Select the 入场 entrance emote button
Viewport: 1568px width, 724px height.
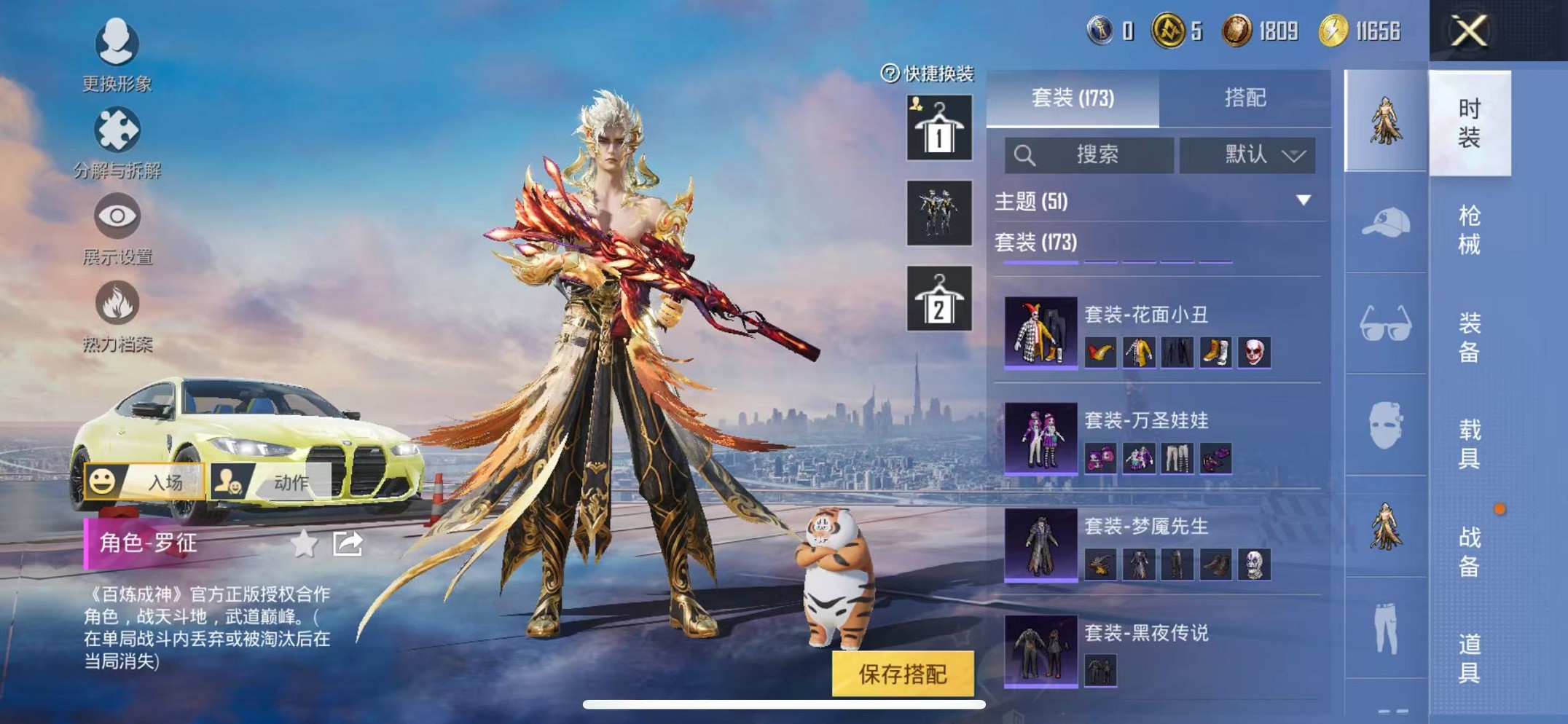coord(144,481)
